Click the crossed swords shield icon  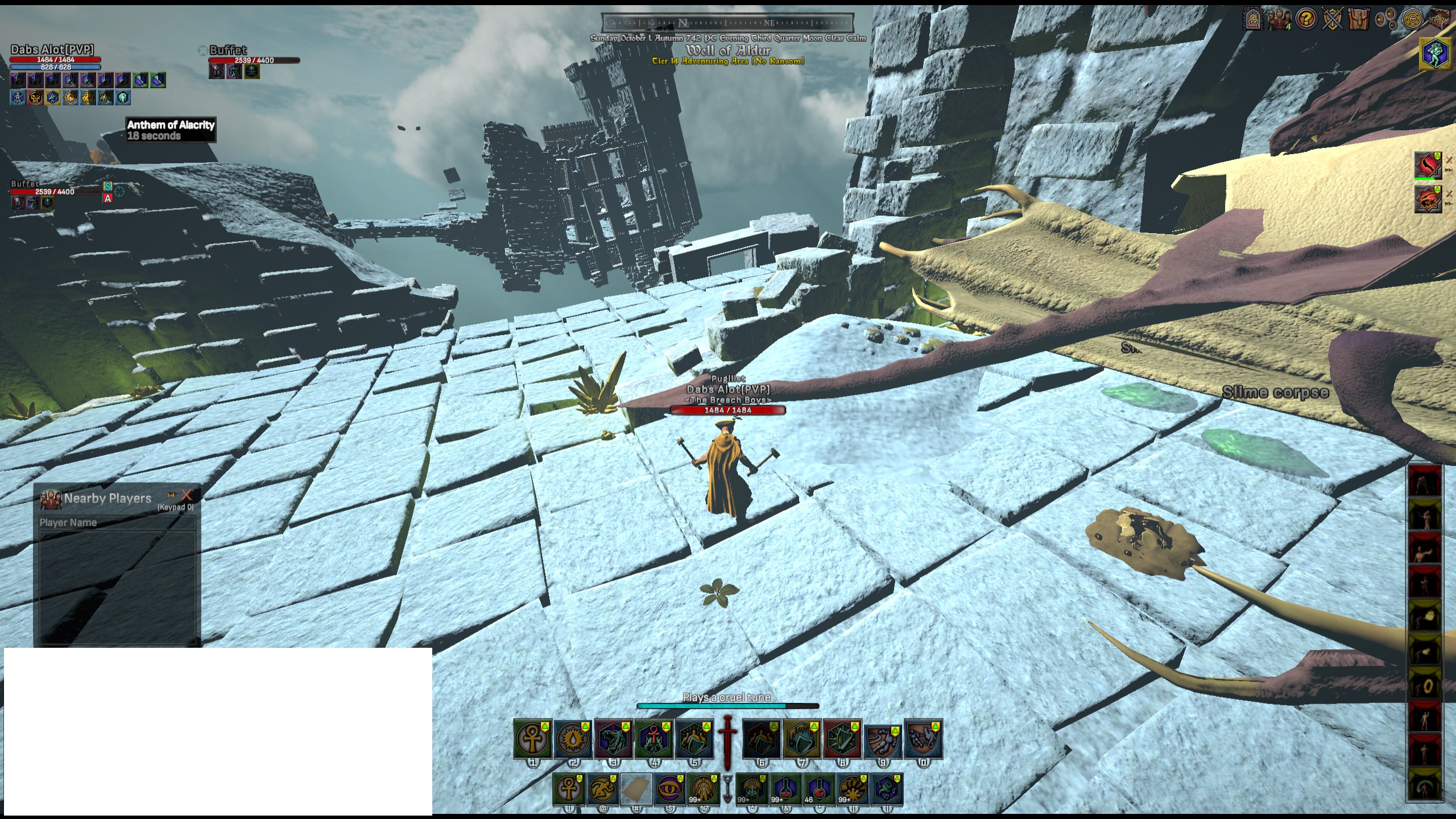pos(1333,20)
